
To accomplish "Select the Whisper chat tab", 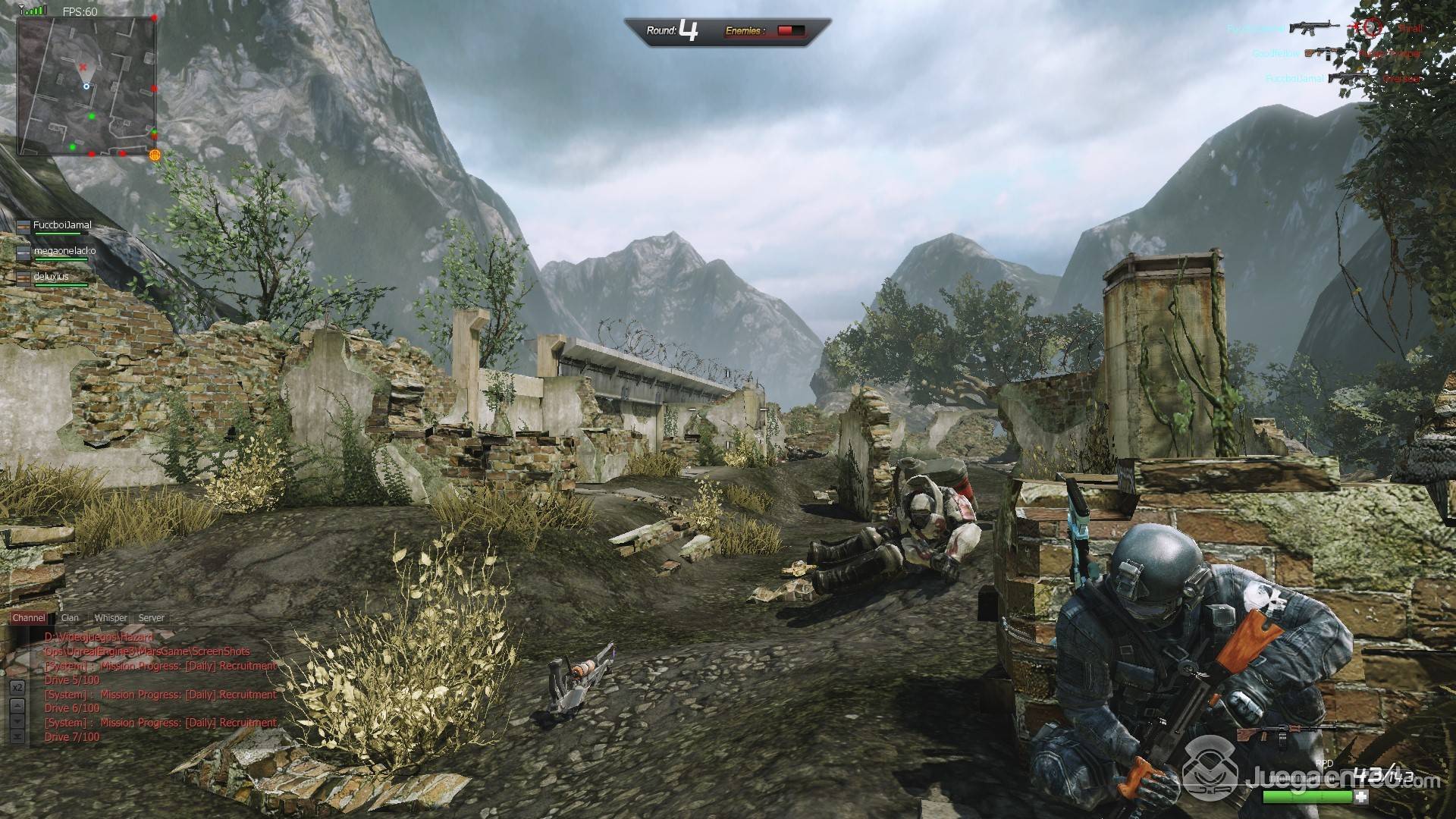I will click(x=111, y=618).
